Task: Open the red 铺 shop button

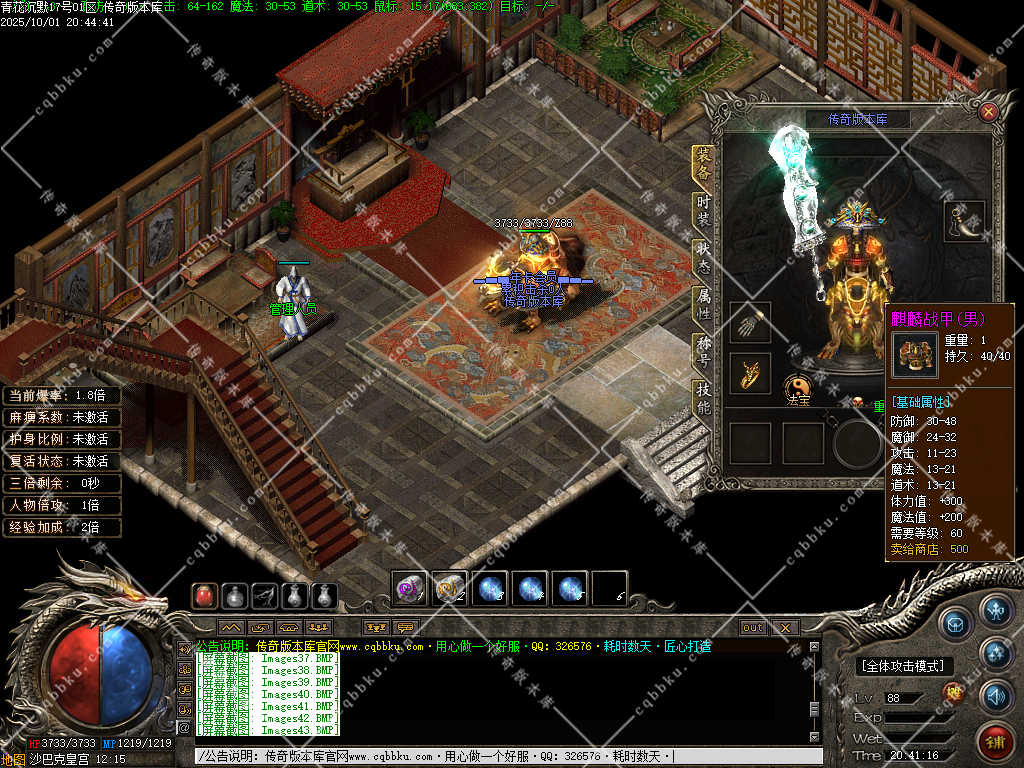Action: (x=996, y=741)
